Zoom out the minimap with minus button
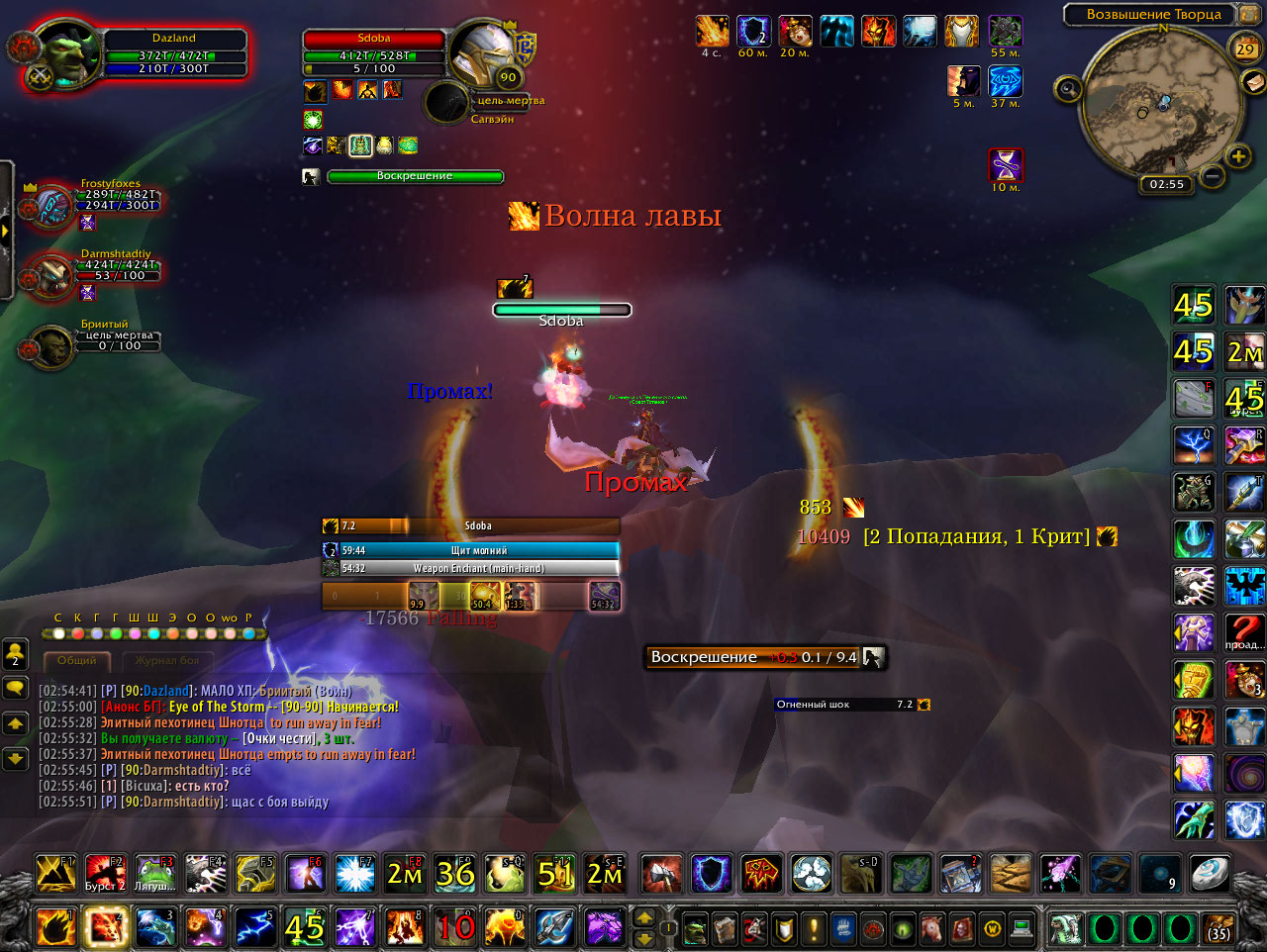 (1212, 177)
